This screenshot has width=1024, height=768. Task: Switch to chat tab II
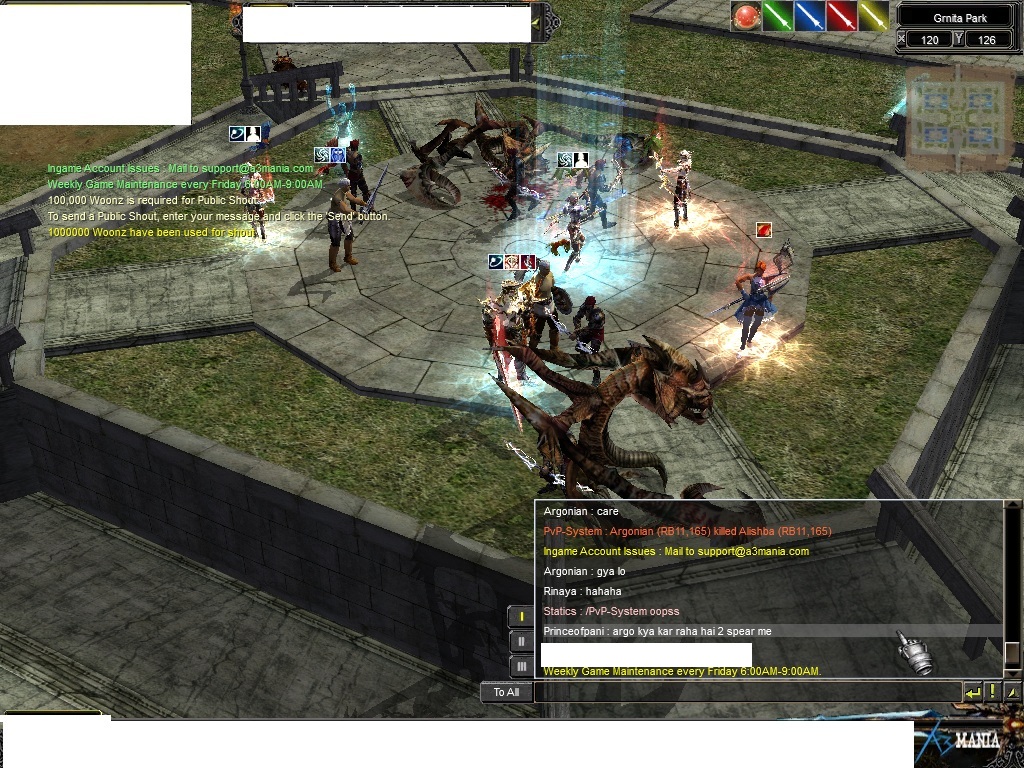point(521,642)
